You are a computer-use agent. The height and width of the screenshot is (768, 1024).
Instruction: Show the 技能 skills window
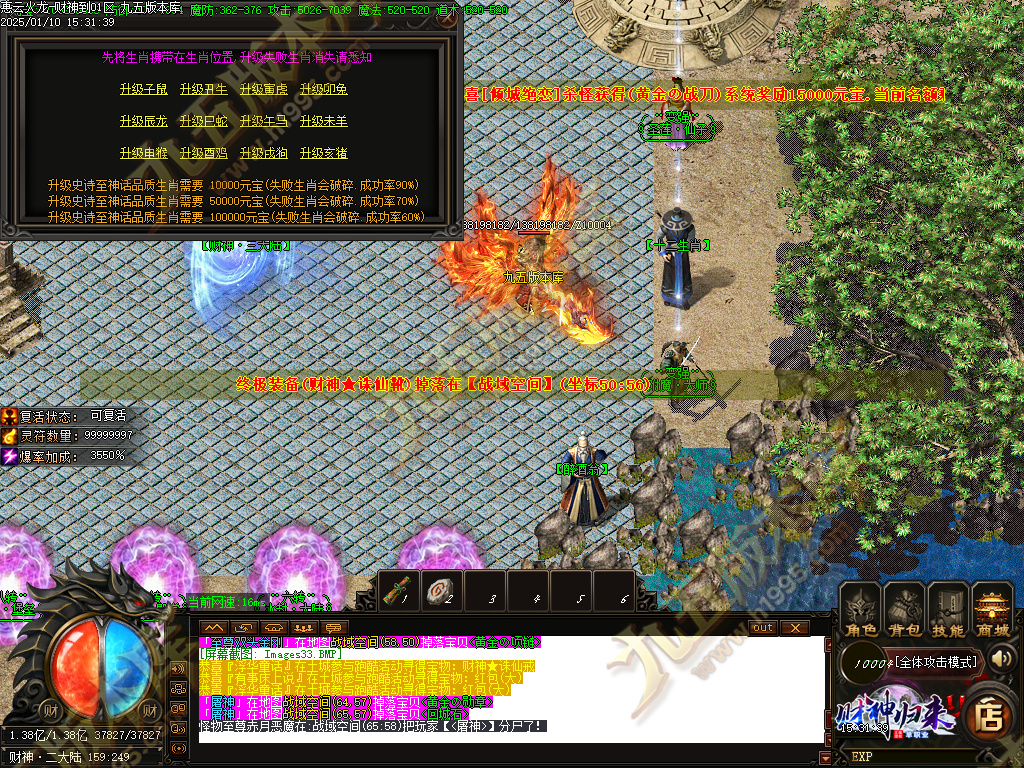click(948, 611)
